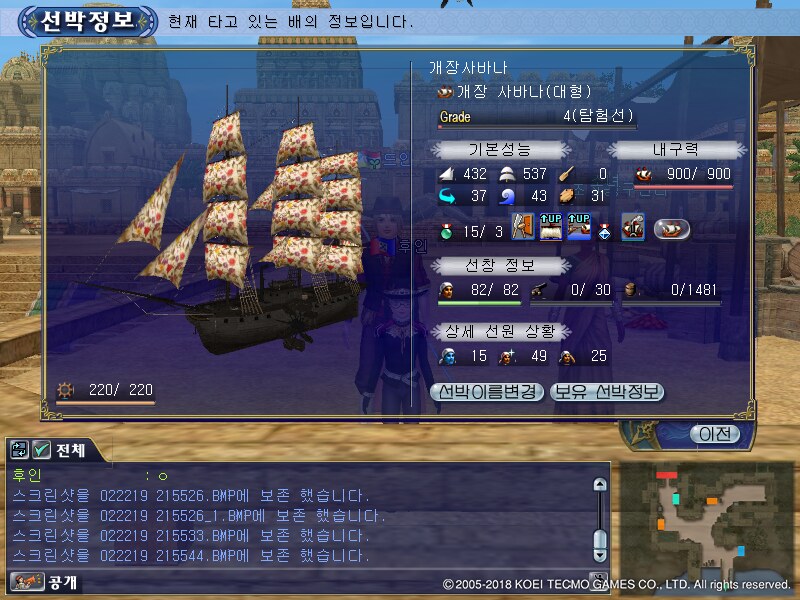Viewport: 800px width, 600px height.
Task: Go back with the 이전 button
Action: click(715, 434)
